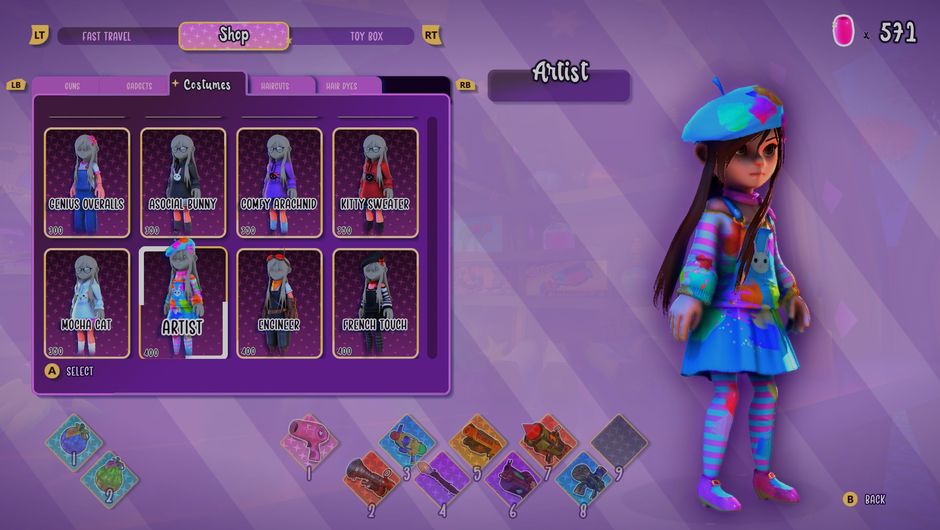Show the Haircuts category
This screenshot has width=940, height=530.
pos(275,87)
